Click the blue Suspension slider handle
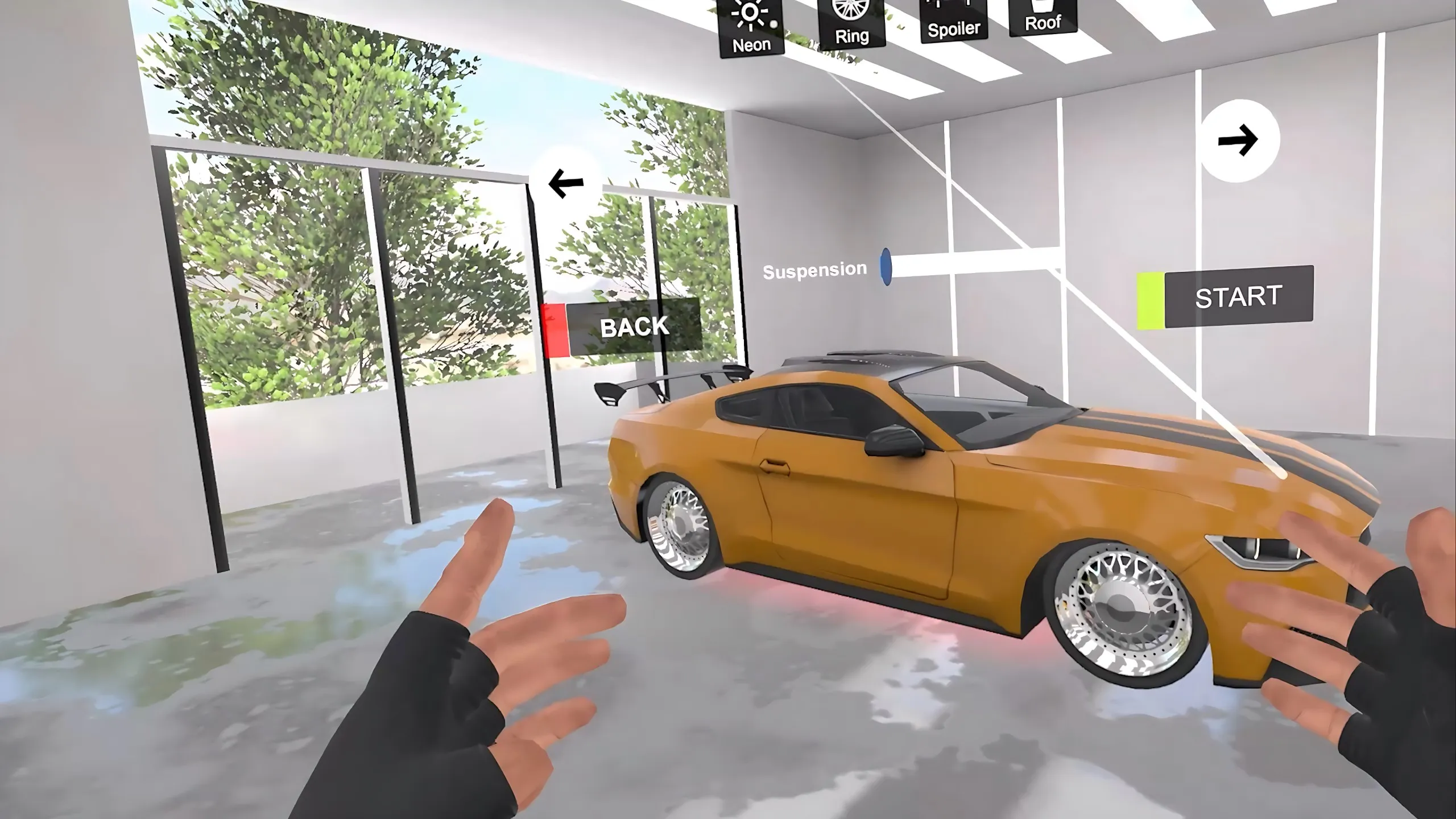The image size is (1456, 819). point(886,266)
